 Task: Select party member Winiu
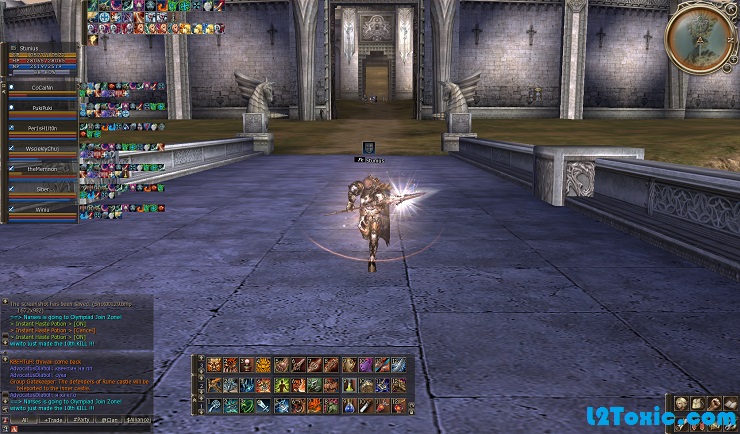pos(41,210)
